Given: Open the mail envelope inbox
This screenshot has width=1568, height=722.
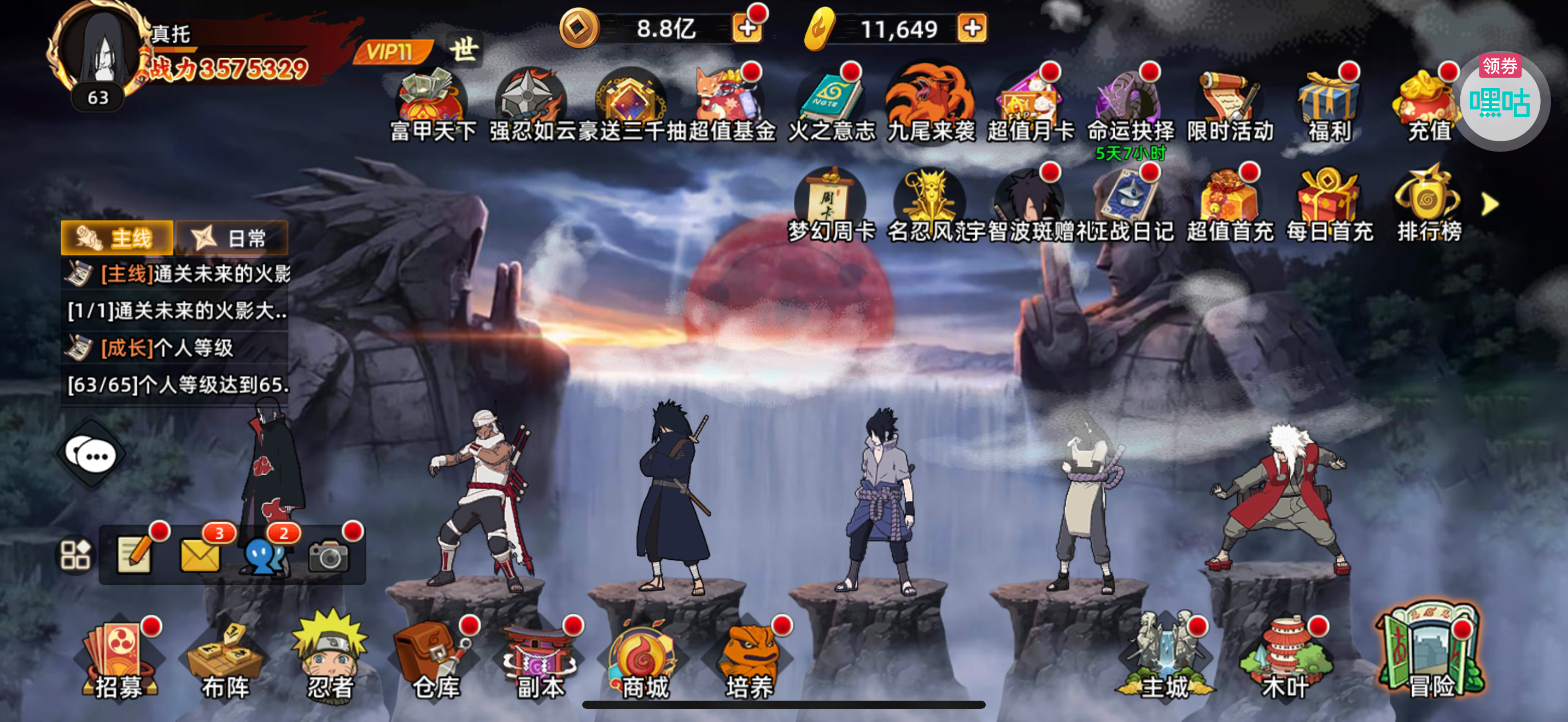Looking at the screenshot, I should [x=200, y=554].
